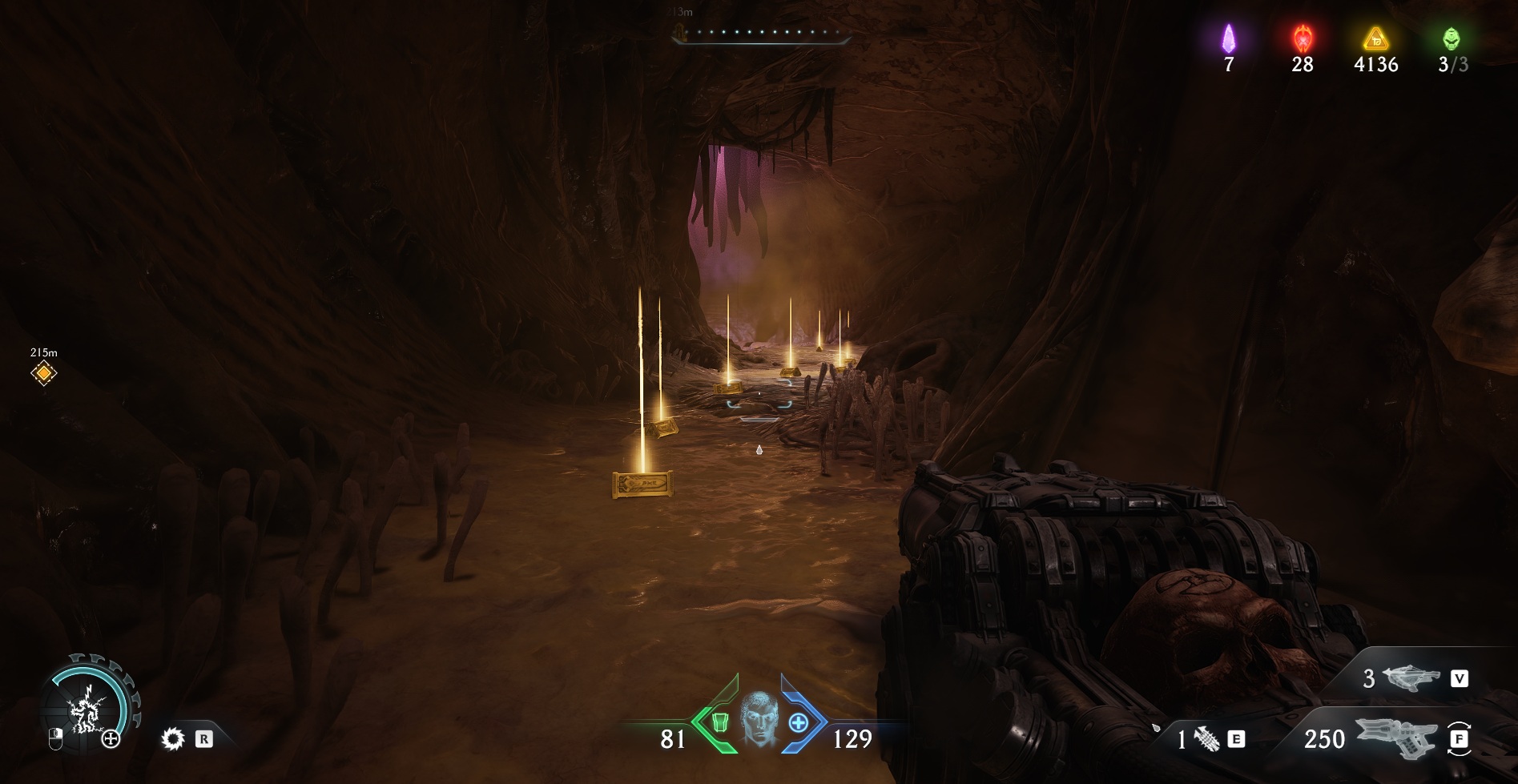Click the purple crystal currency icon

1228,38
